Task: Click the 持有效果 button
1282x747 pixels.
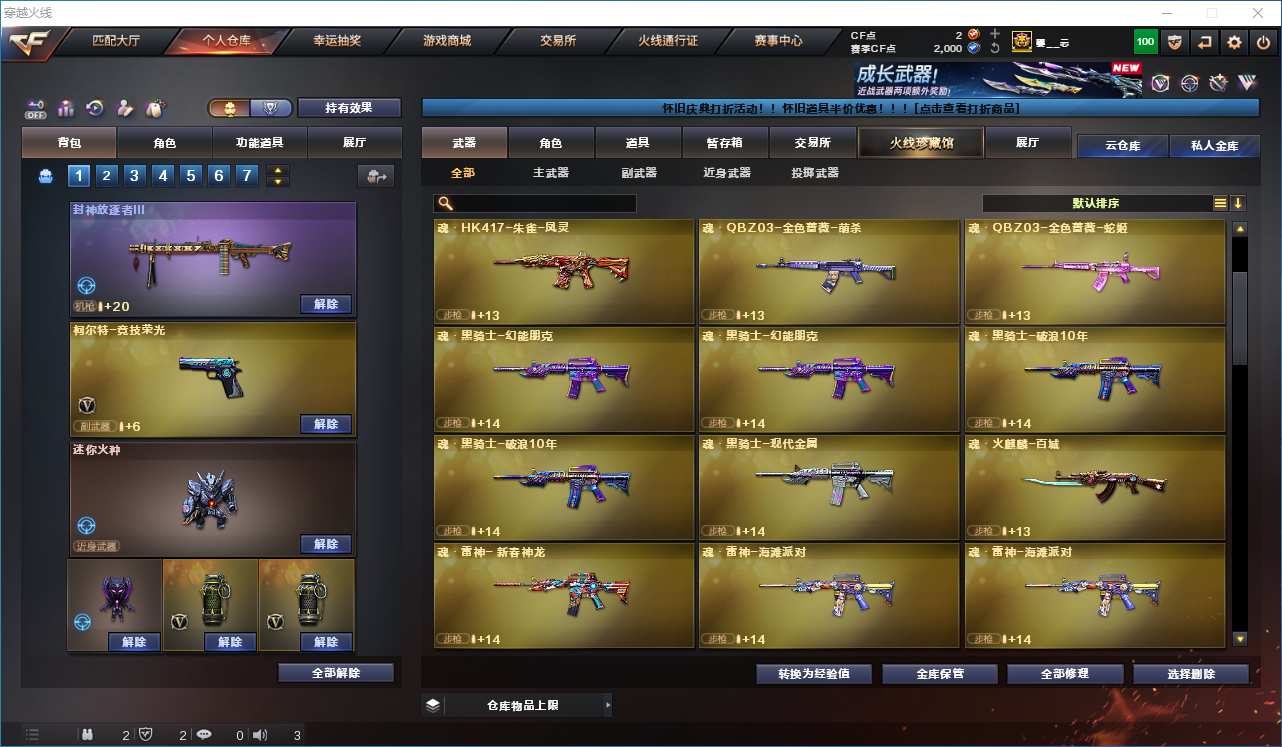Action: point(349,108)
